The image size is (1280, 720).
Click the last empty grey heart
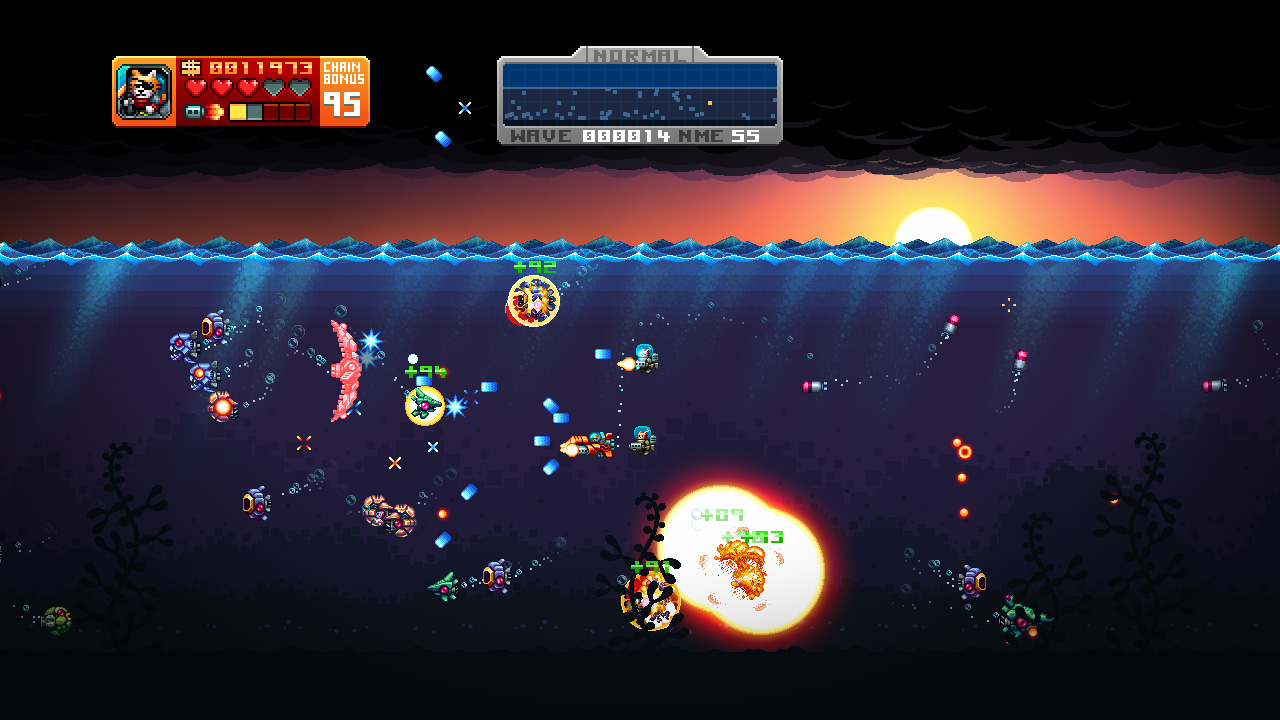[300, 88]
